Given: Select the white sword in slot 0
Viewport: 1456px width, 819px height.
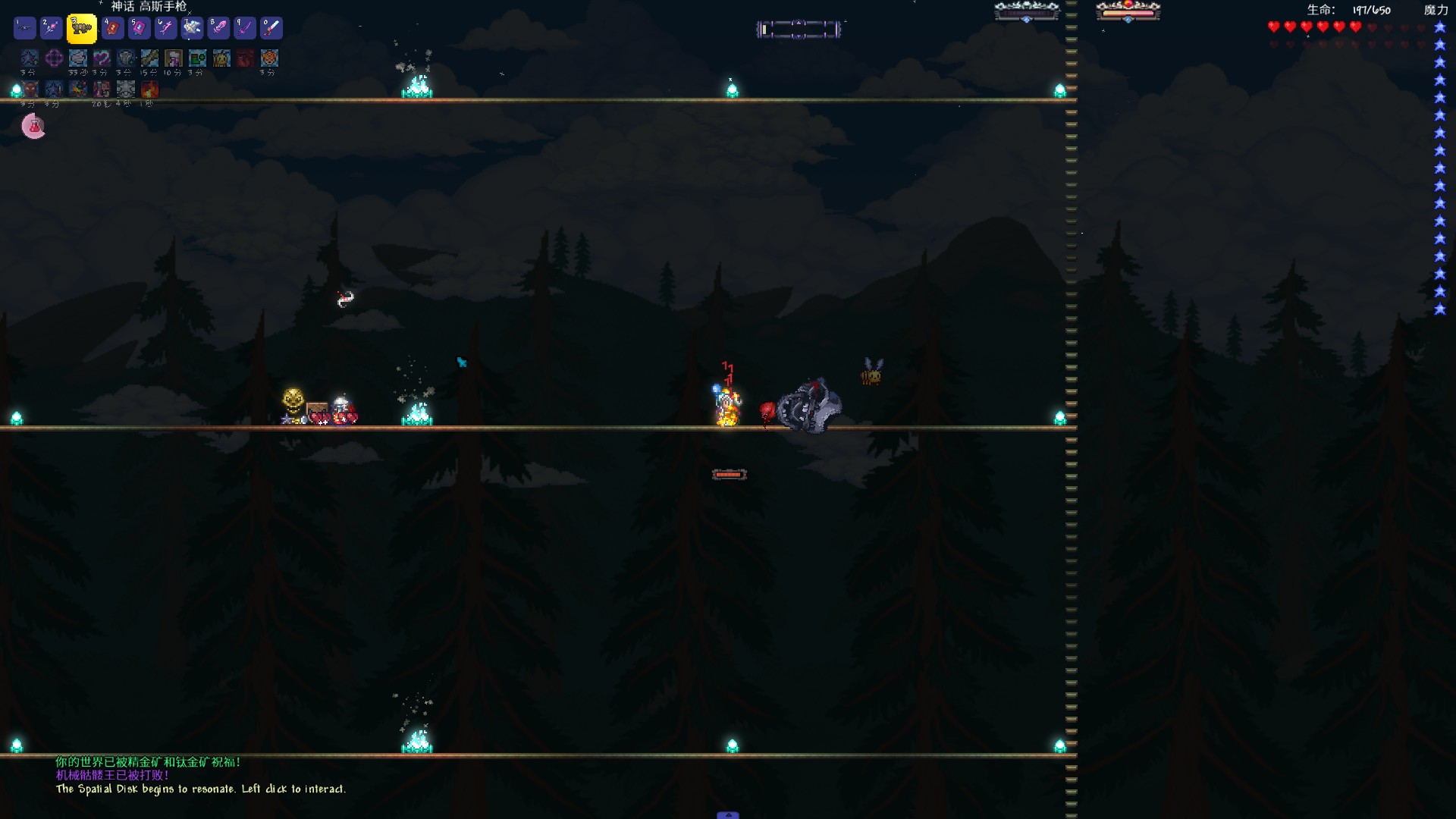Looking at the screenshot, I should point(271,29).
